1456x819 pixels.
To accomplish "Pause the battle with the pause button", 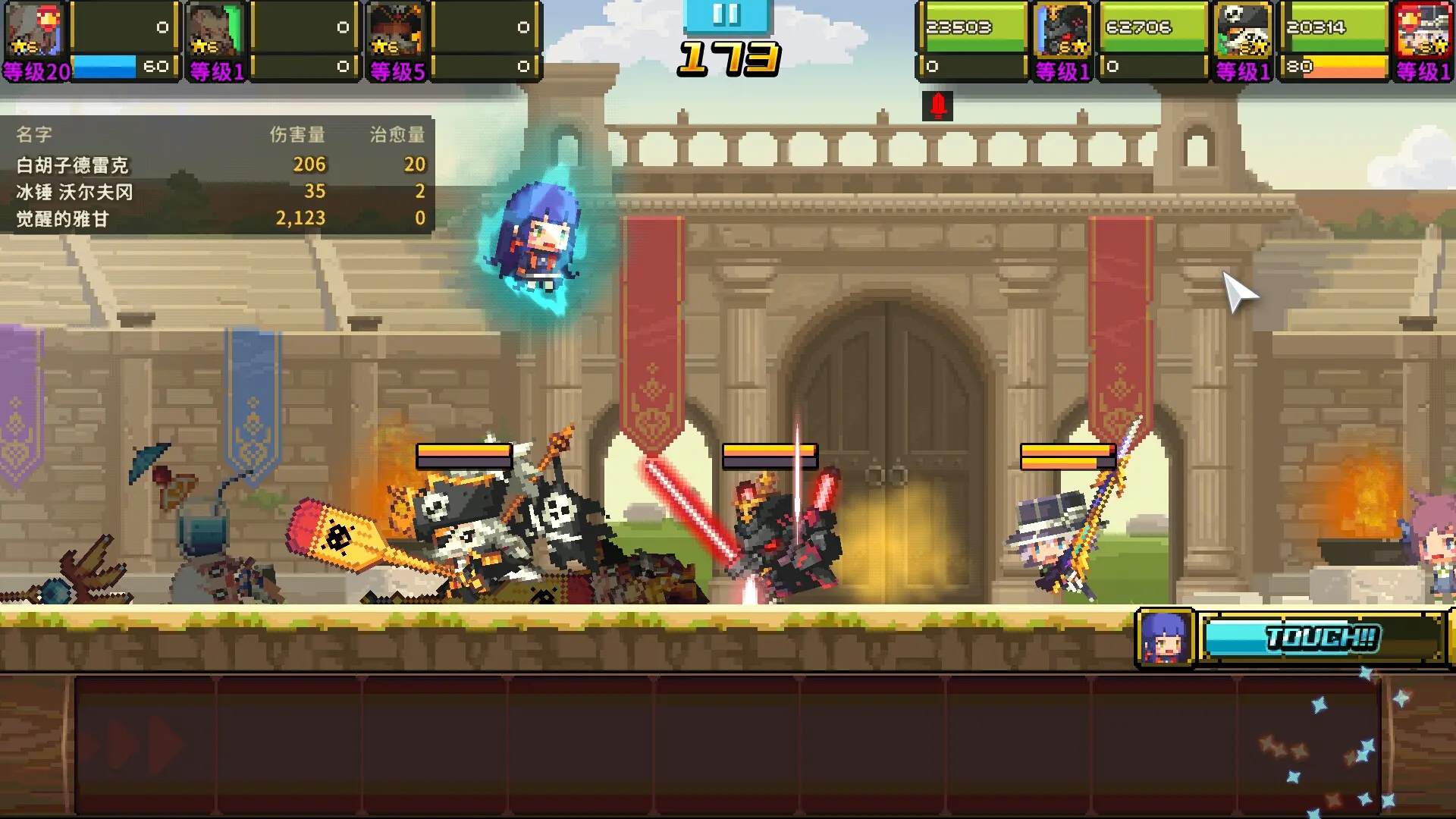I will (726, 15).
